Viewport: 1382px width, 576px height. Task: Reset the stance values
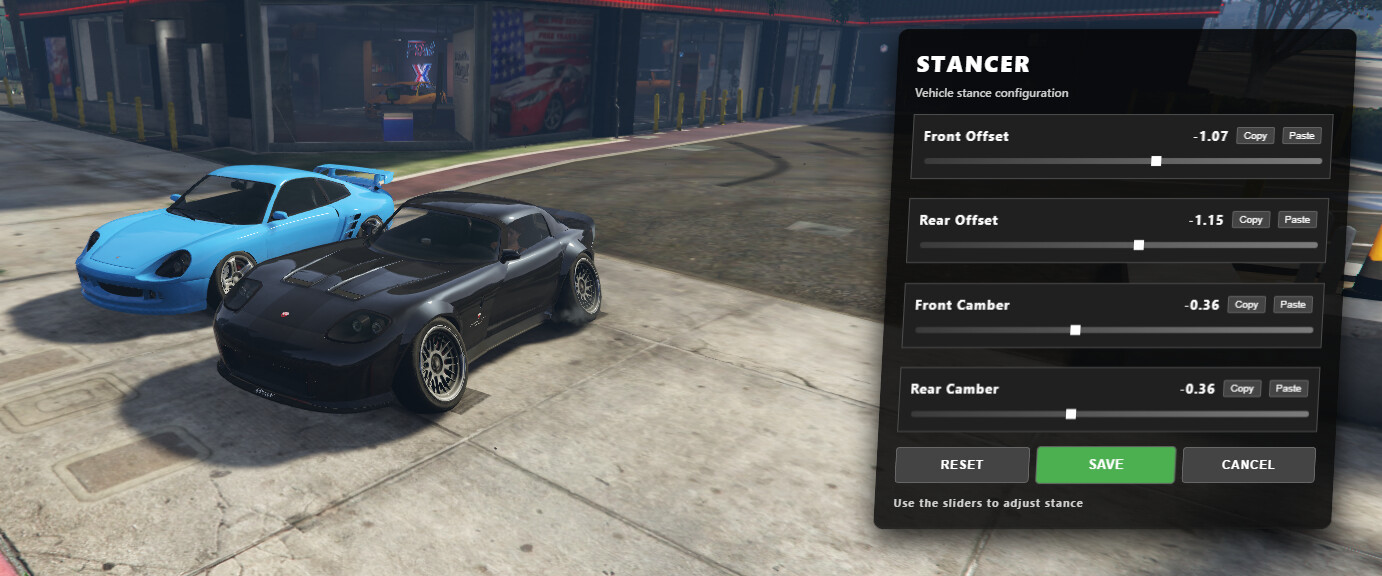coord(962,465)
